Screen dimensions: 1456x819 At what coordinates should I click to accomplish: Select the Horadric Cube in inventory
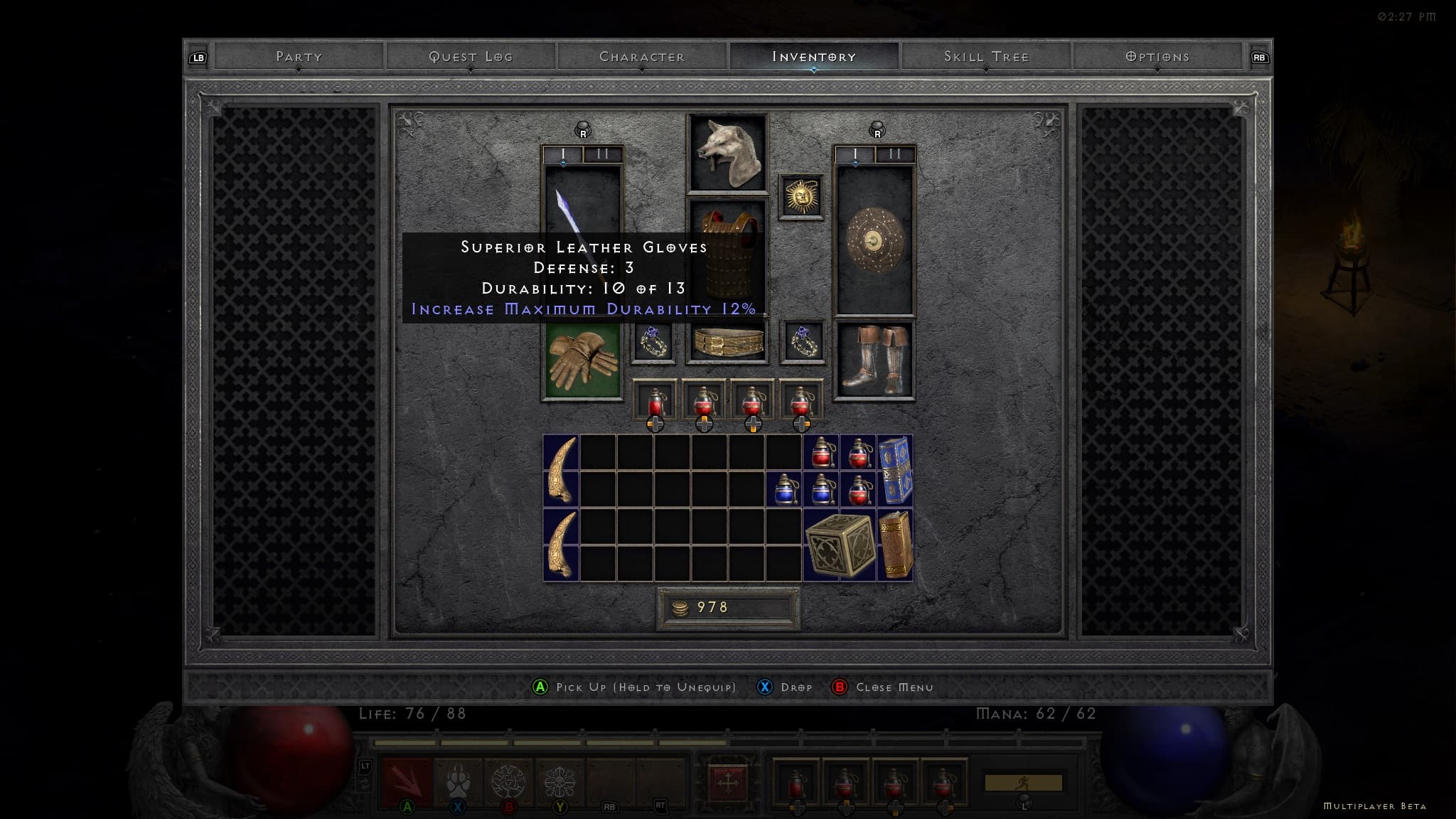pos(840,545)
